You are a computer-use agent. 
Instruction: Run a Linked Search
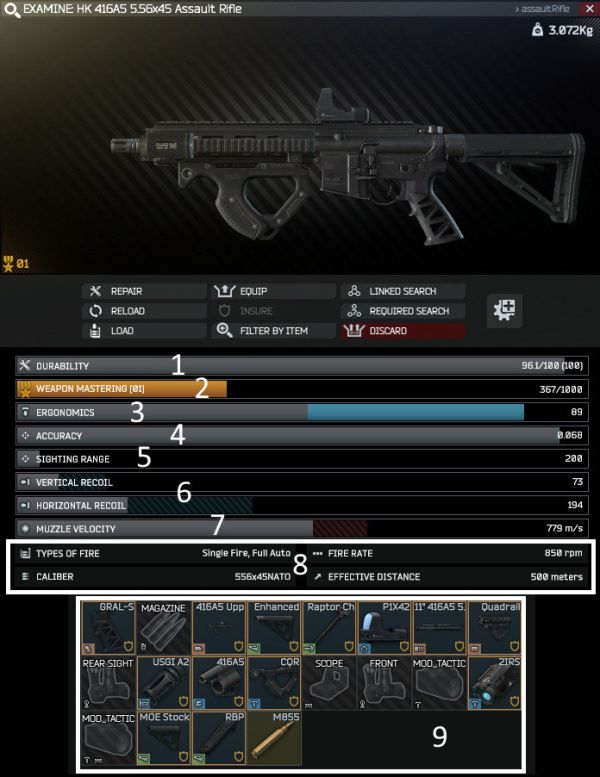(x=403, y=291)
